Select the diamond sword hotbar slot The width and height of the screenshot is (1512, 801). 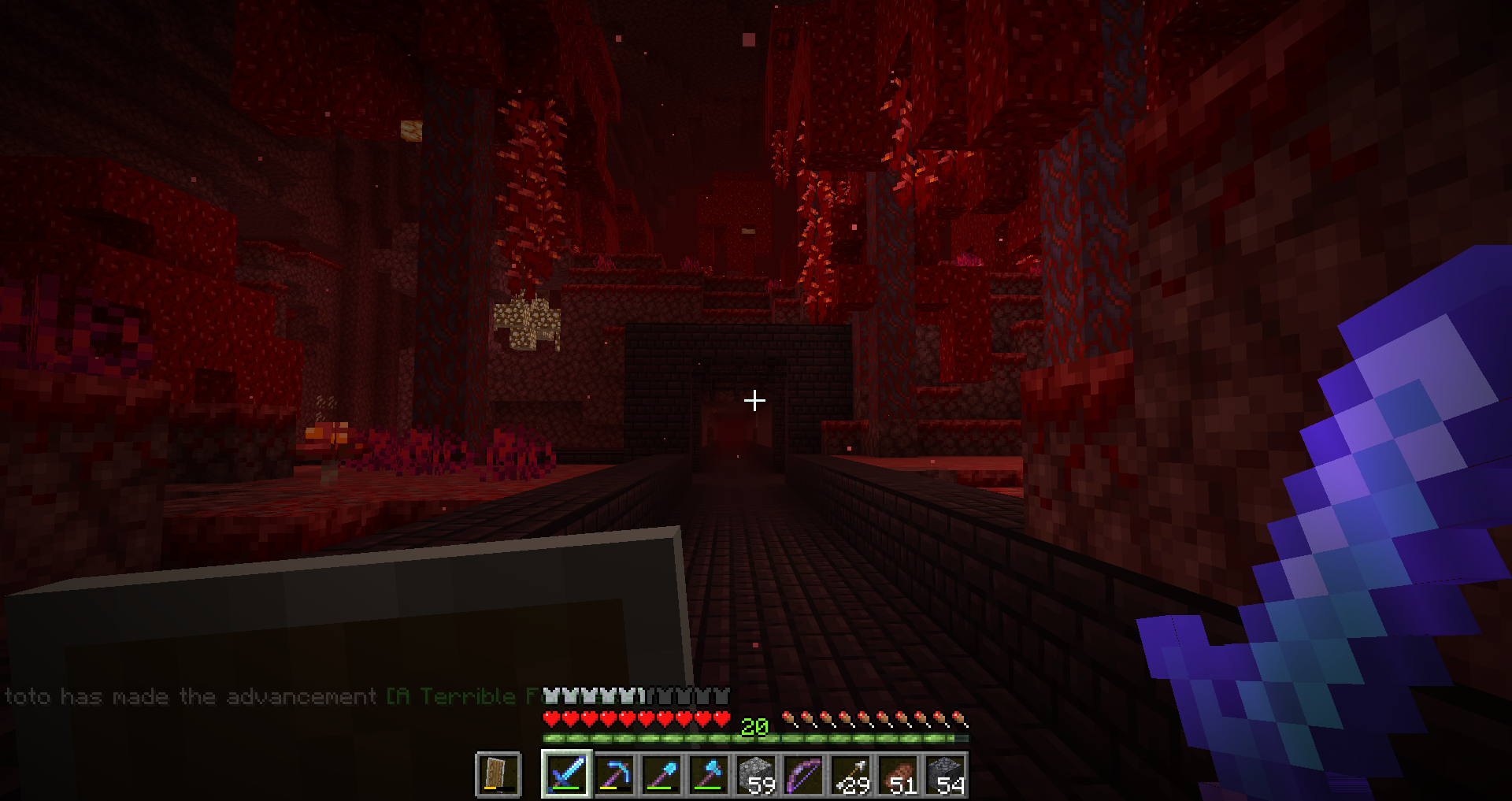click(x=566, y=774)
